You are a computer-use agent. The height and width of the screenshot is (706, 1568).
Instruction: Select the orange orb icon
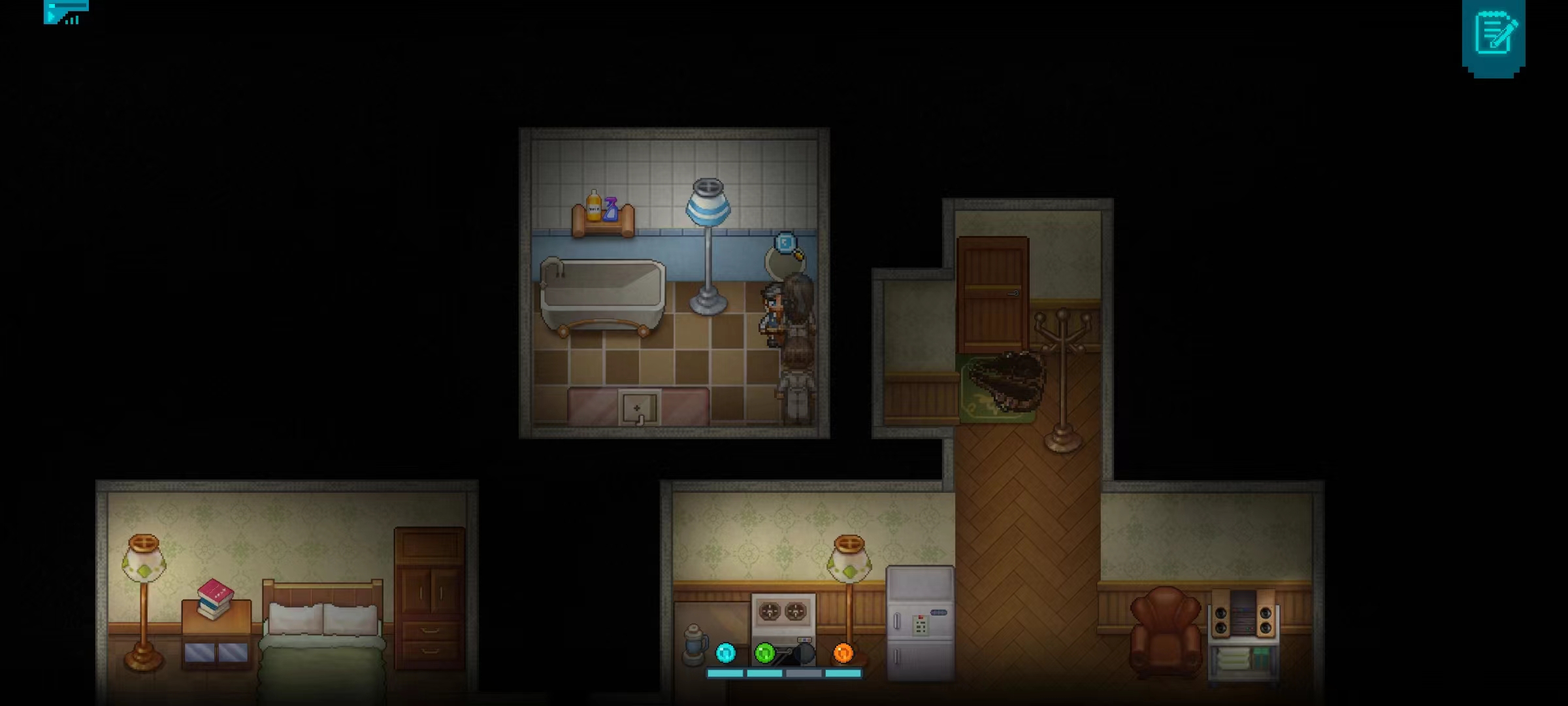point(843,652)
